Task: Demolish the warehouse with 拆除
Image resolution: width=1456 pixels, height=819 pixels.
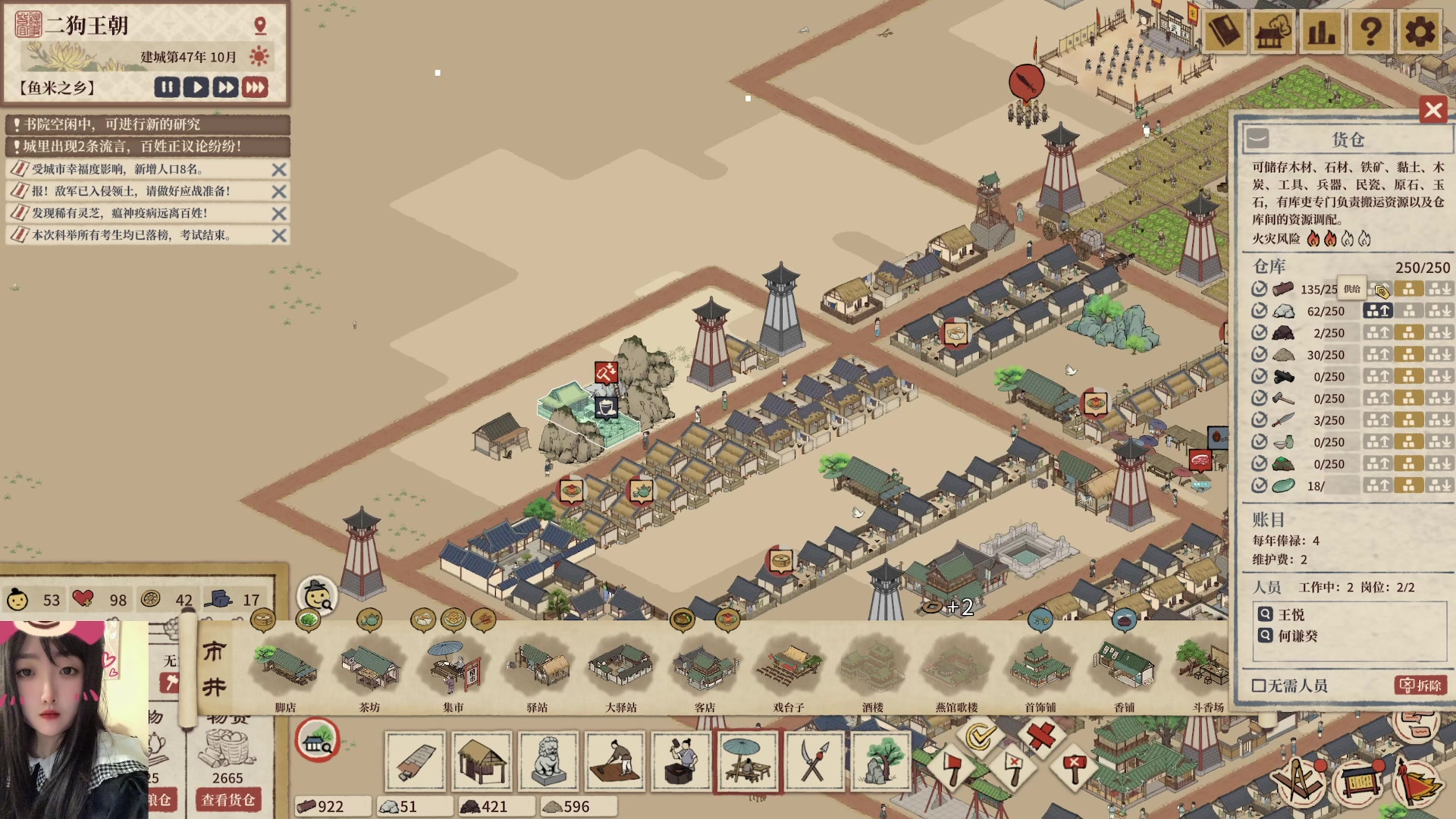Action: [1420, 686]
